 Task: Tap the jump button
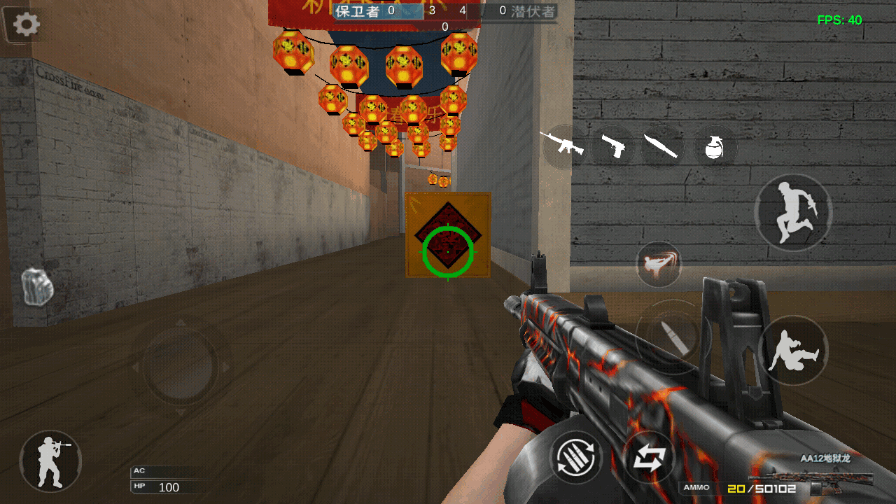pyautogui.click(x=793, y=212)
